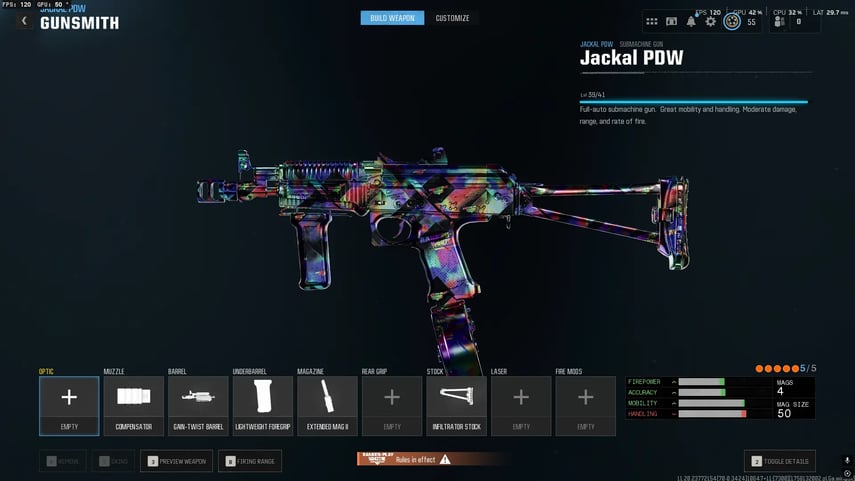Open the Compensator muzzle slot
The image size is (855, 481).
133,405
